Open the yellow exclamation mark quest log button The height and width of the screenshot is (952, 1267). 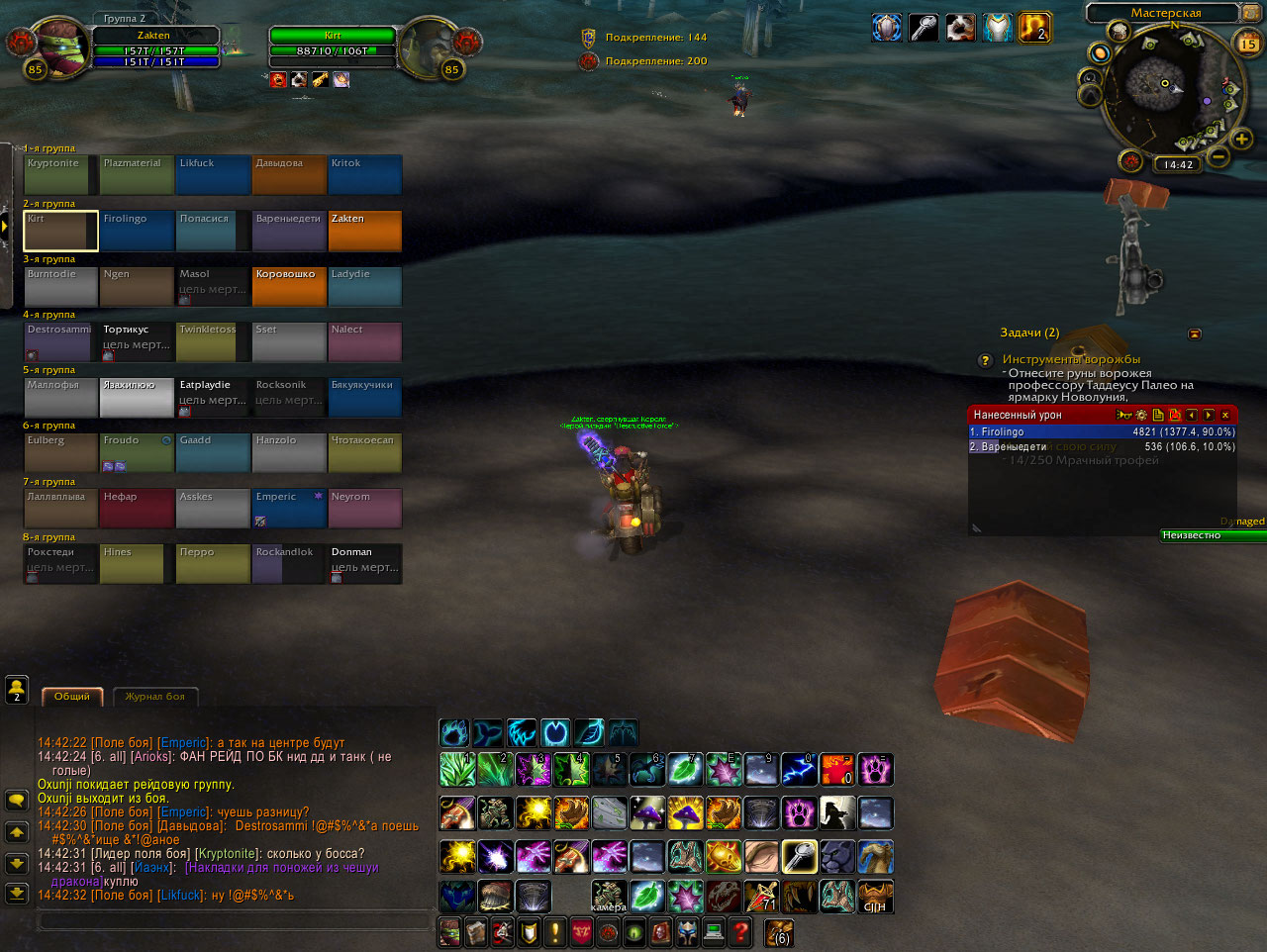tap(554, 932)
